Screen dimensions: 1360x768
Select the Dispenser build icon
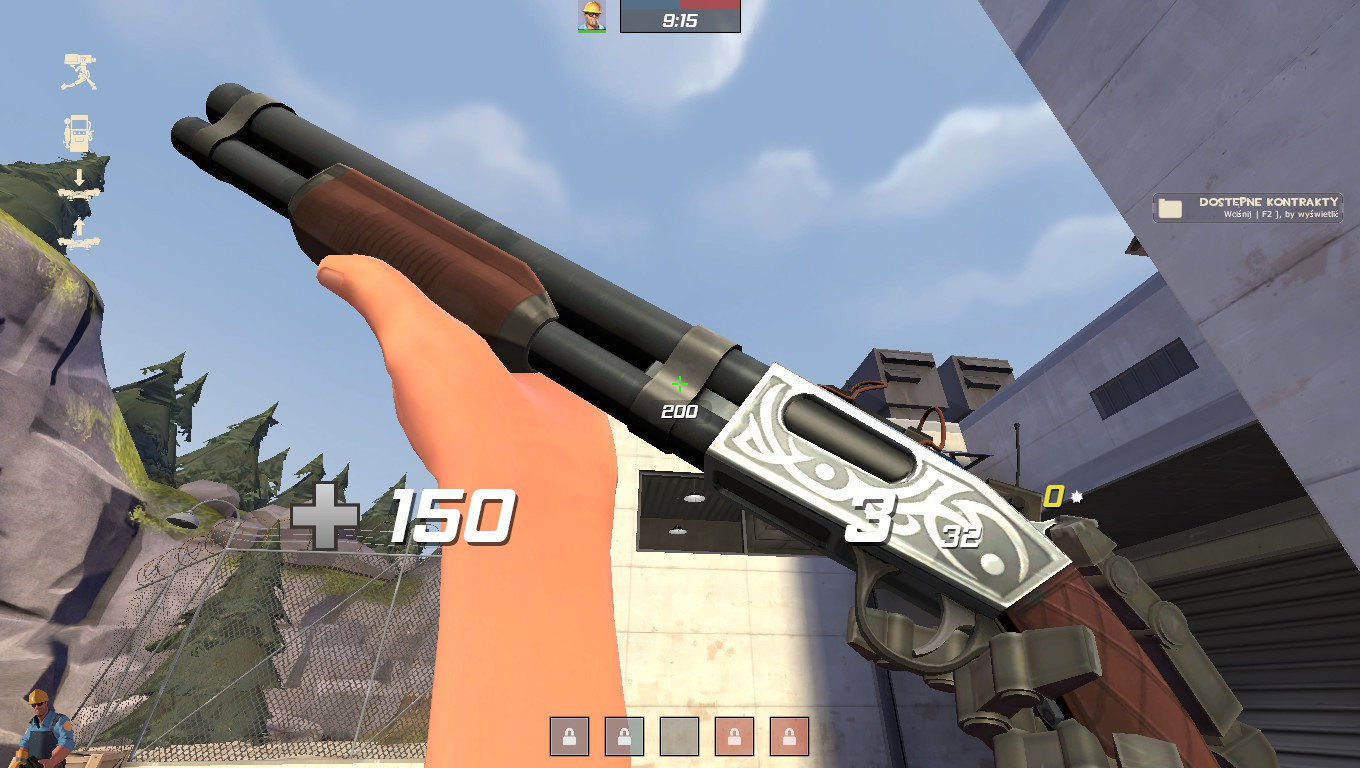click(79, 132)
